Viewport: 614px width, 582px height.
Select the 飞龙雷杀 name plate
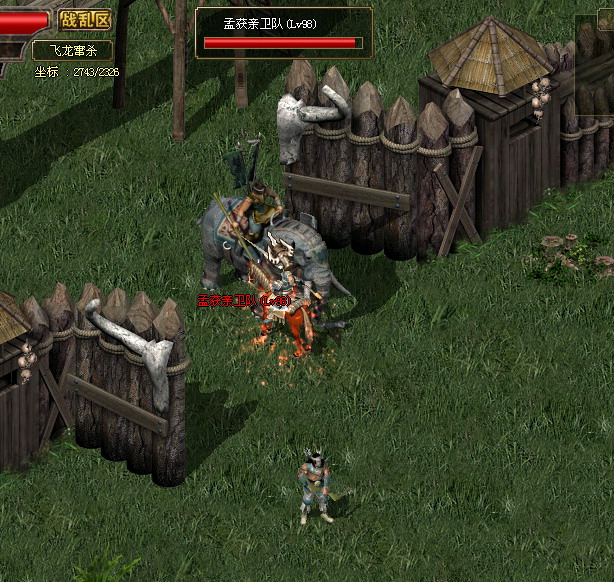point(72,50)
